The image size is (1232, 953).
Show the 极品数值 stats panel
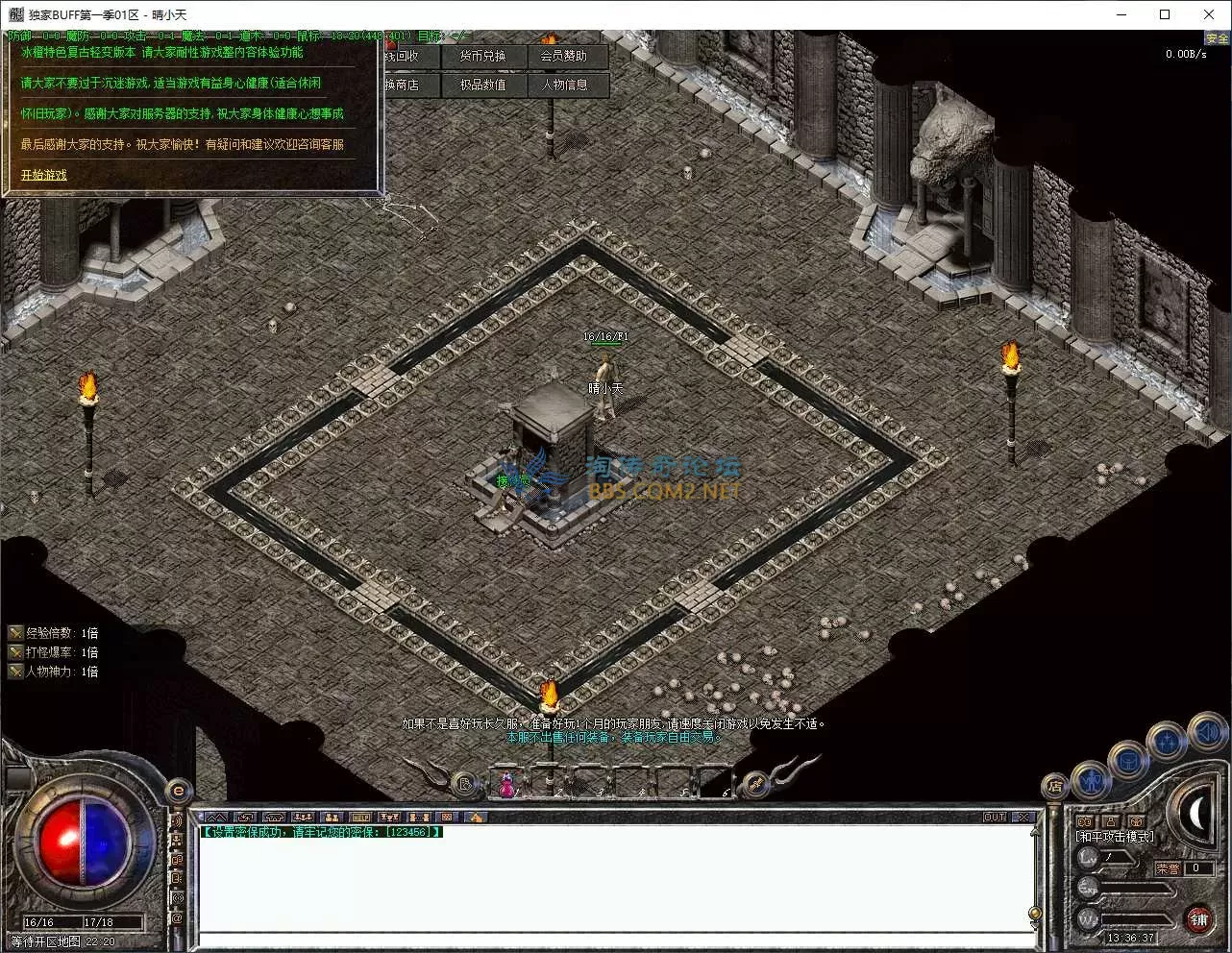(x=482, y=85)
